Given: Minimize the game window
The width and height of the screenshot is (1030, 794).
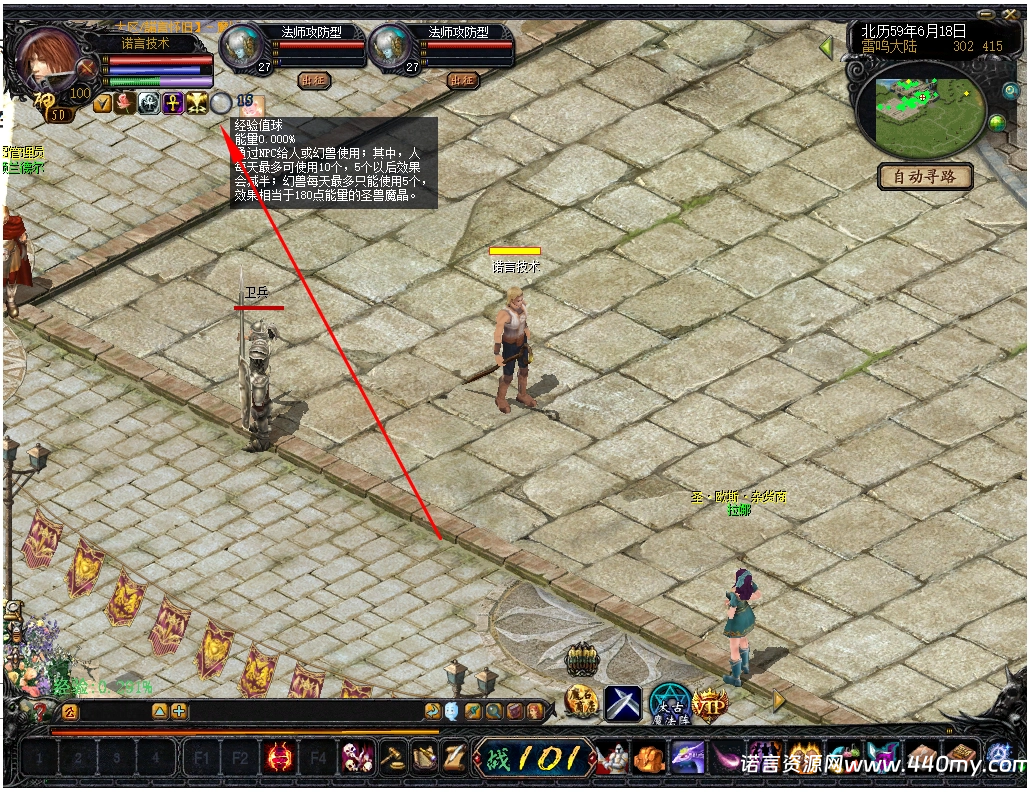Looking at the screenshot, I should coord(988,13).
